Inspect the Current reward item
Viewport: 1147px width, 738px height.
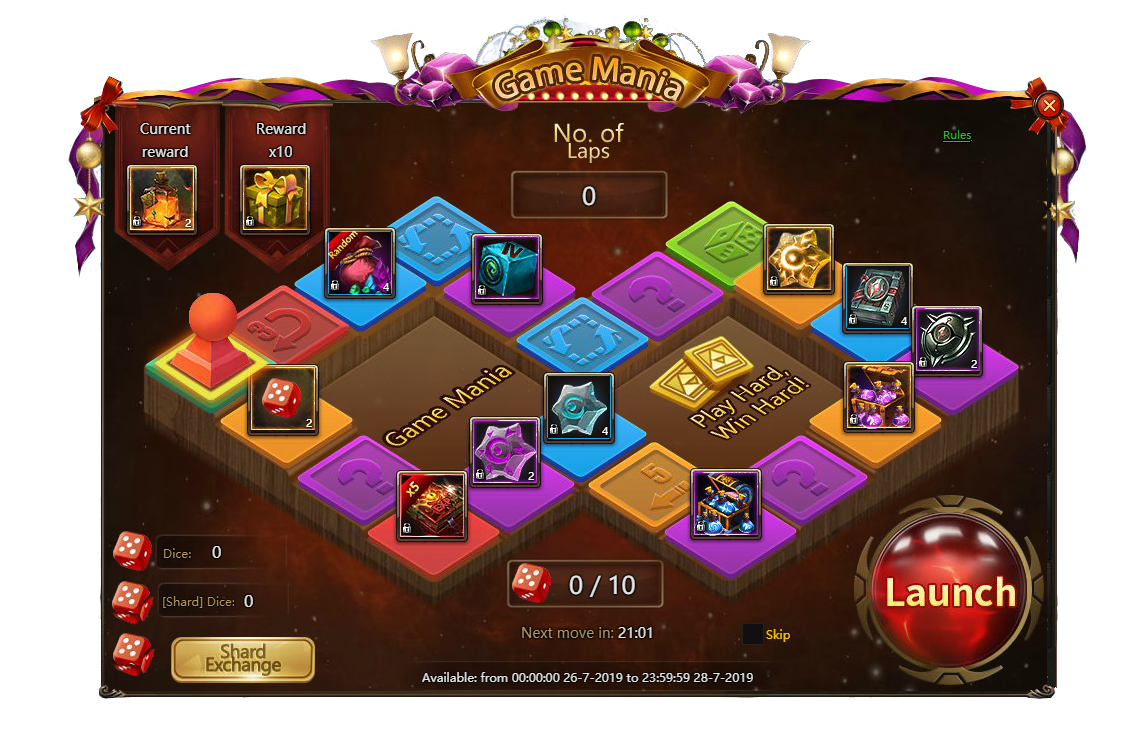[x=162, y=199]
